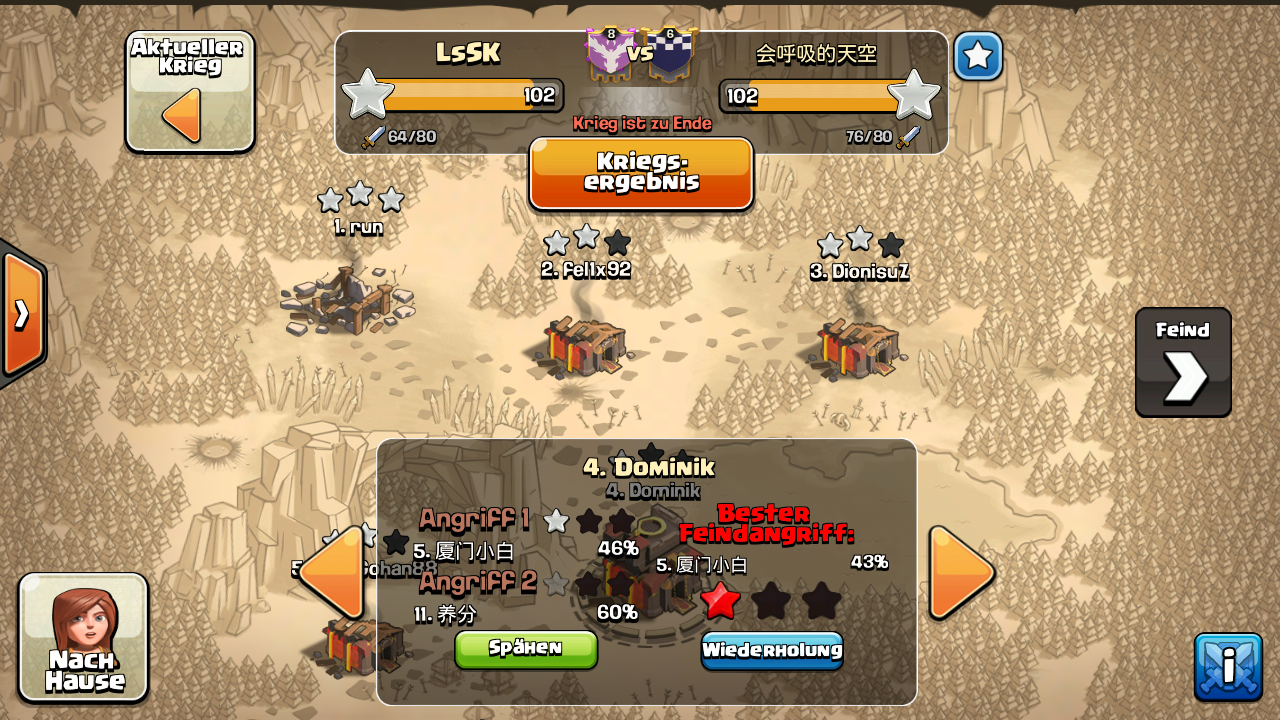Image resolution: width=1280 pixels, height=720 pixels.
Task: Scout the base with Spähen
Action: pyautogui.click(x=526, y=649)
